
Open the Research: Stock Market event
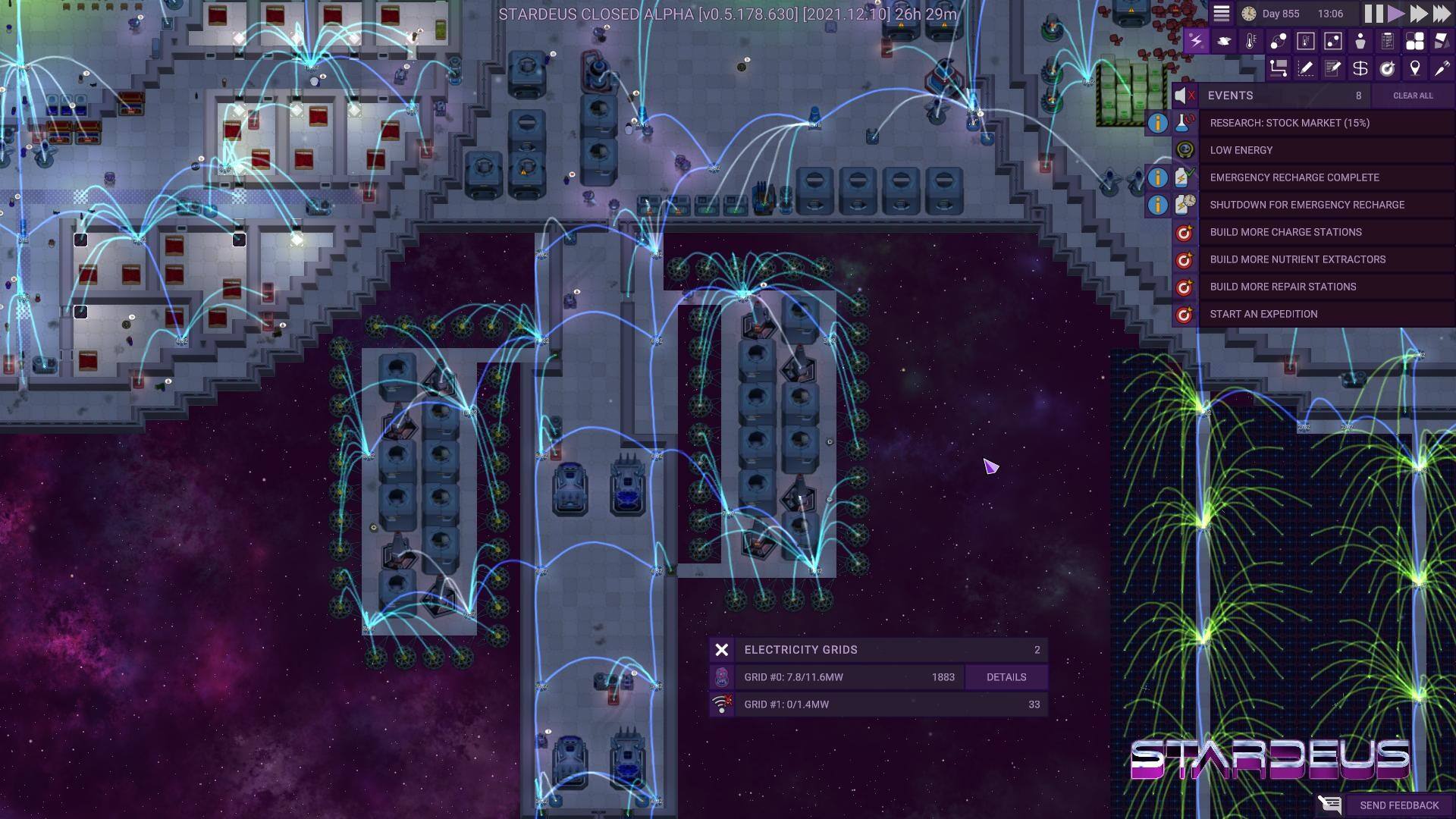coord(1289,123)
